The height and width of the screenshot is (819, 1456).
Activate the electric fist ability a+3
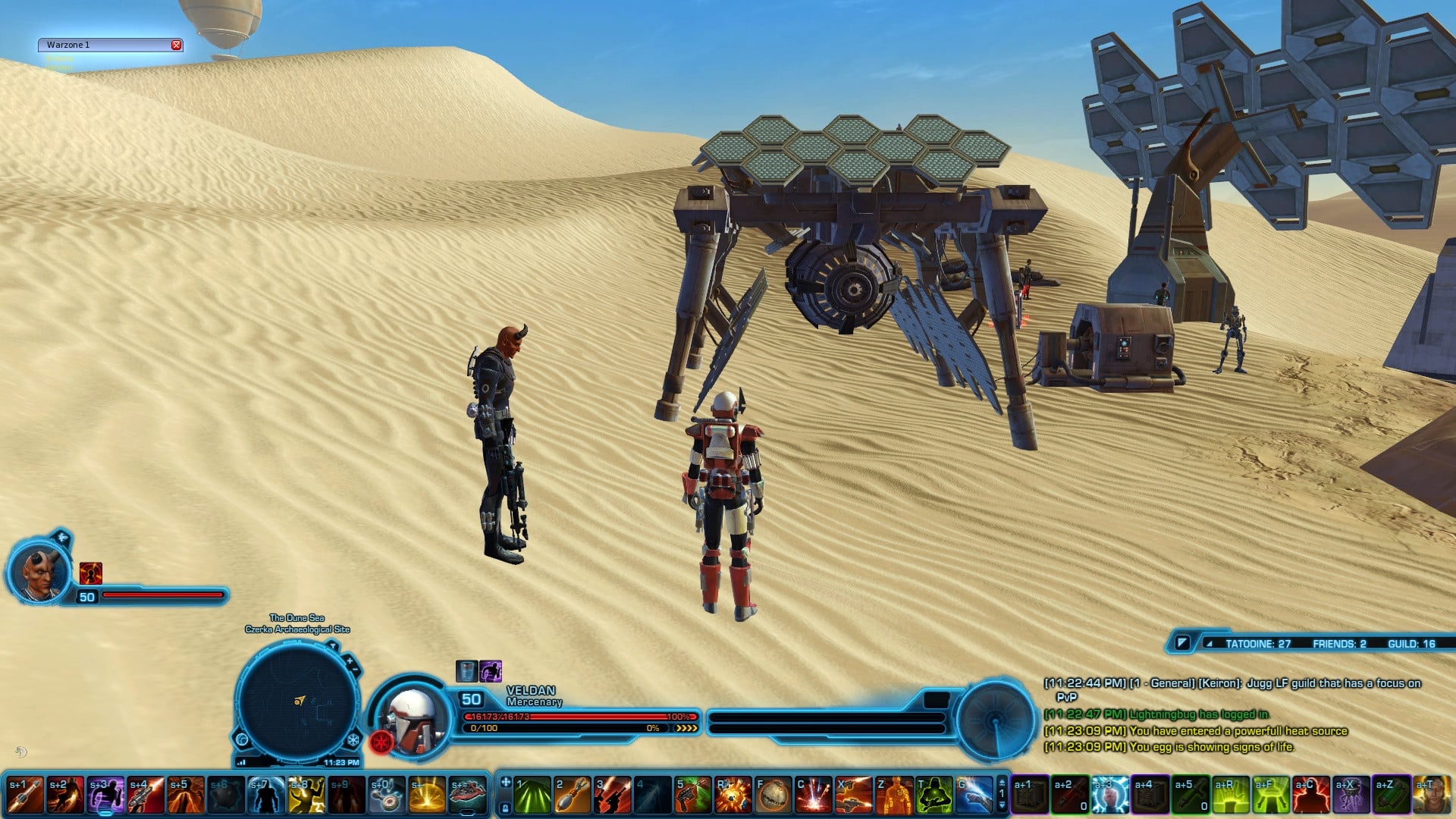(1110, 795)
